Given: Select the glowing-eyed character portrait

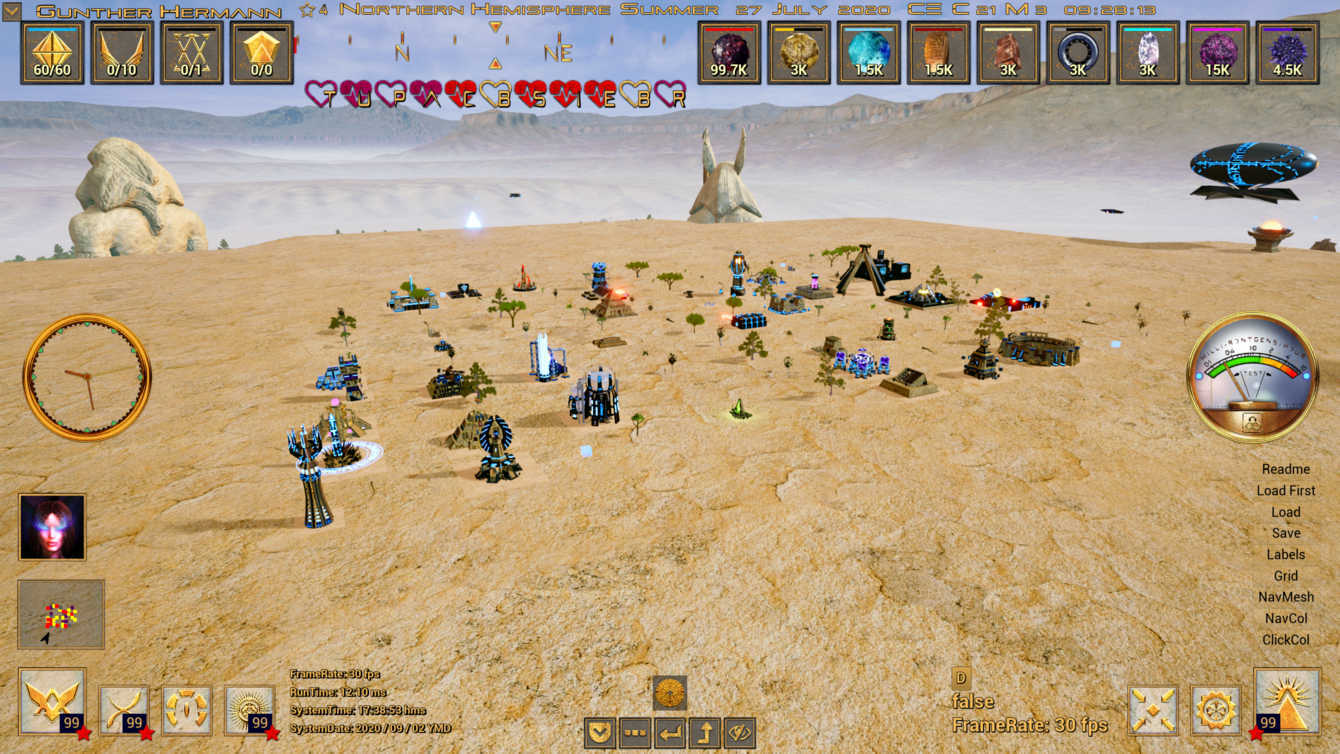Looking at the screenshot, I should click(x=52, y=527).
